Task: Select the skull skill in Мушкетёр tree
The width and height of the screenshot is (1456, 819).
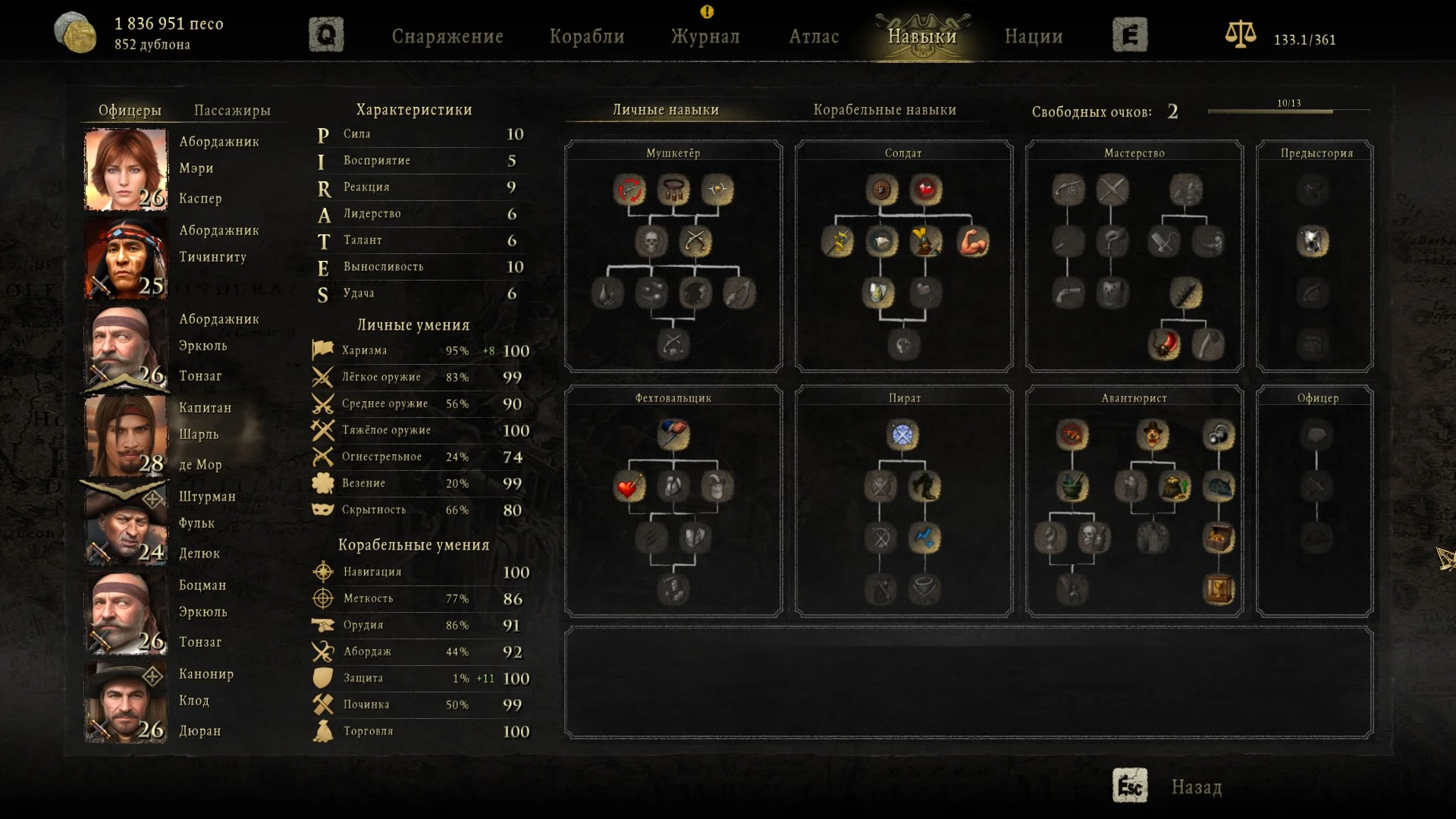Action: click(x=651, y=241)
